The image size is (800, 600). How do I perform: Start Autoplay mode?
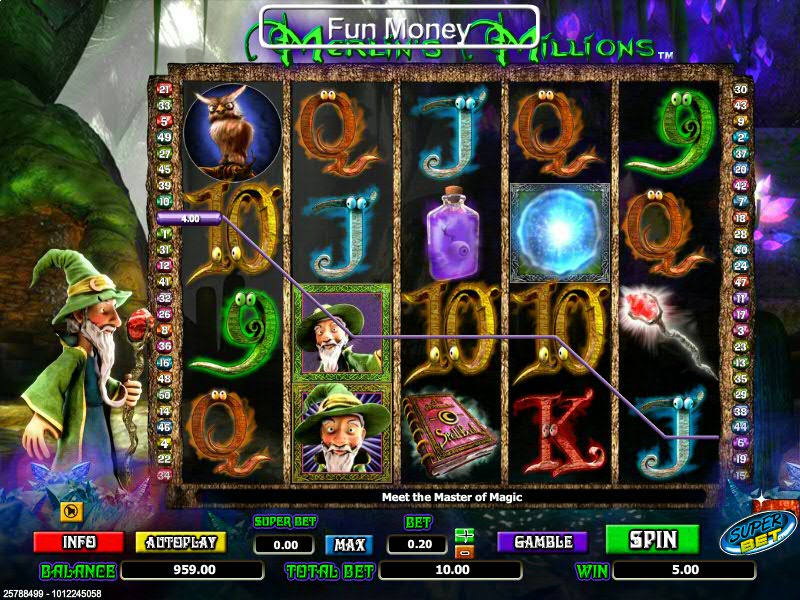click(181, 542)
